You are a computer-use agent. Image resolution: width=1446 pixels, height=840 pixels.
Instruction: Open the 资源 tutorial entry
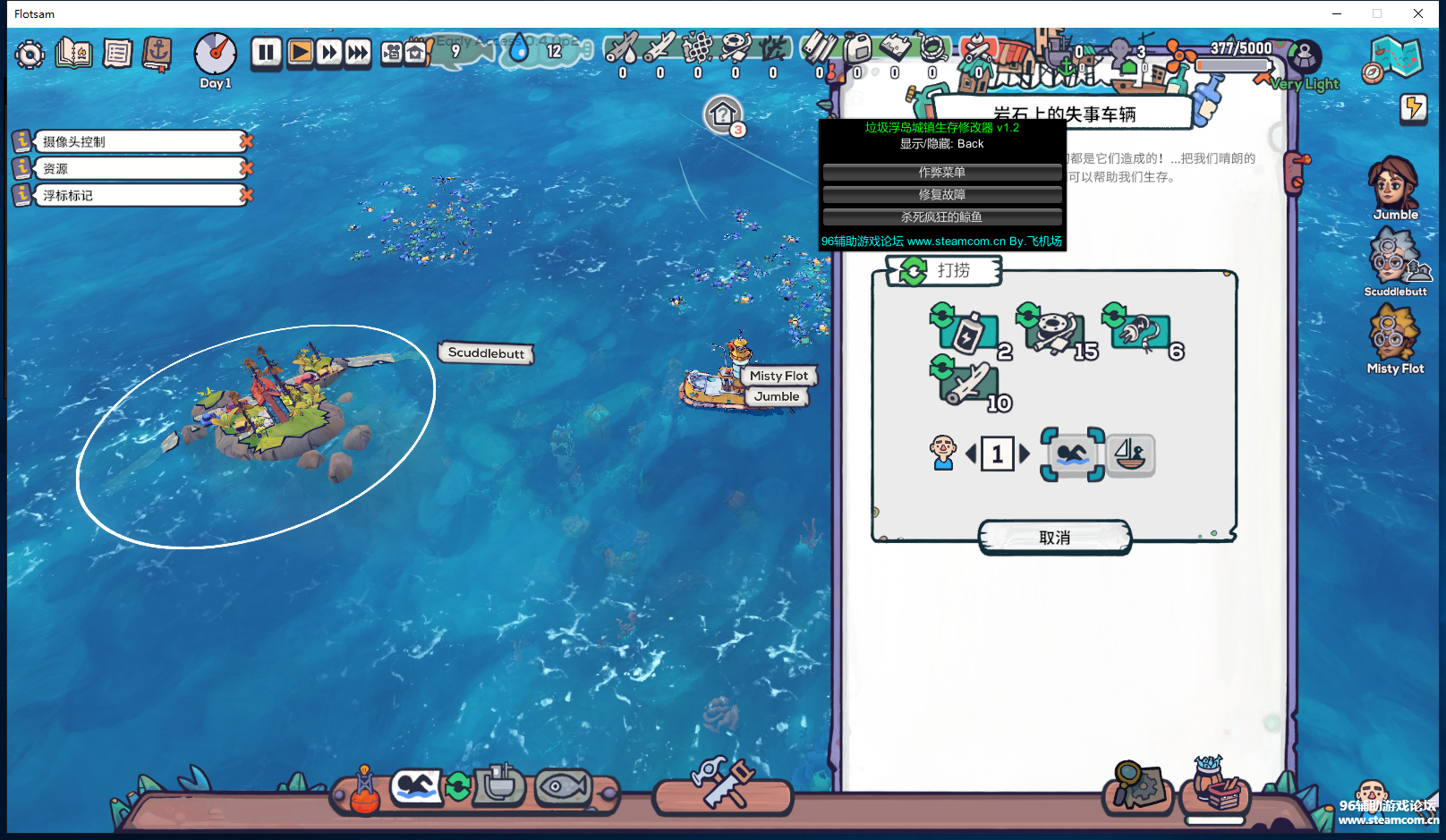[x=134, y=168]
